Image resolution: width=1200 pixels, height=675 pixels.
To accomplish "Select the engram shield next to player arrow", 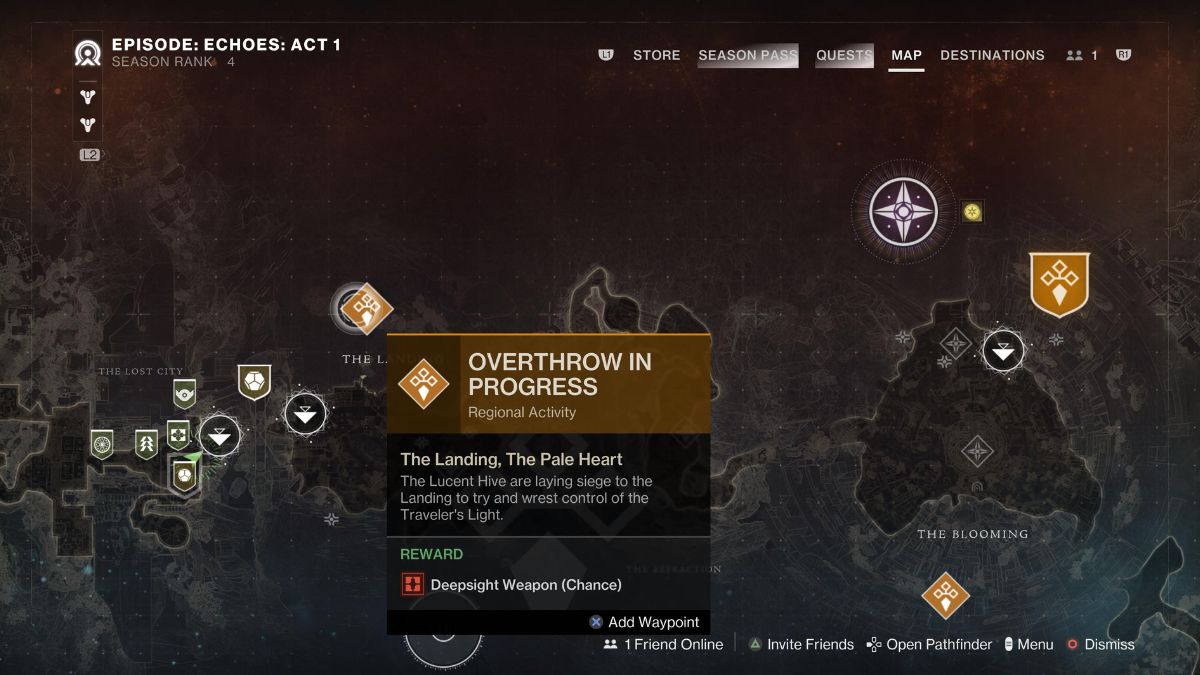I will point(183,475).
